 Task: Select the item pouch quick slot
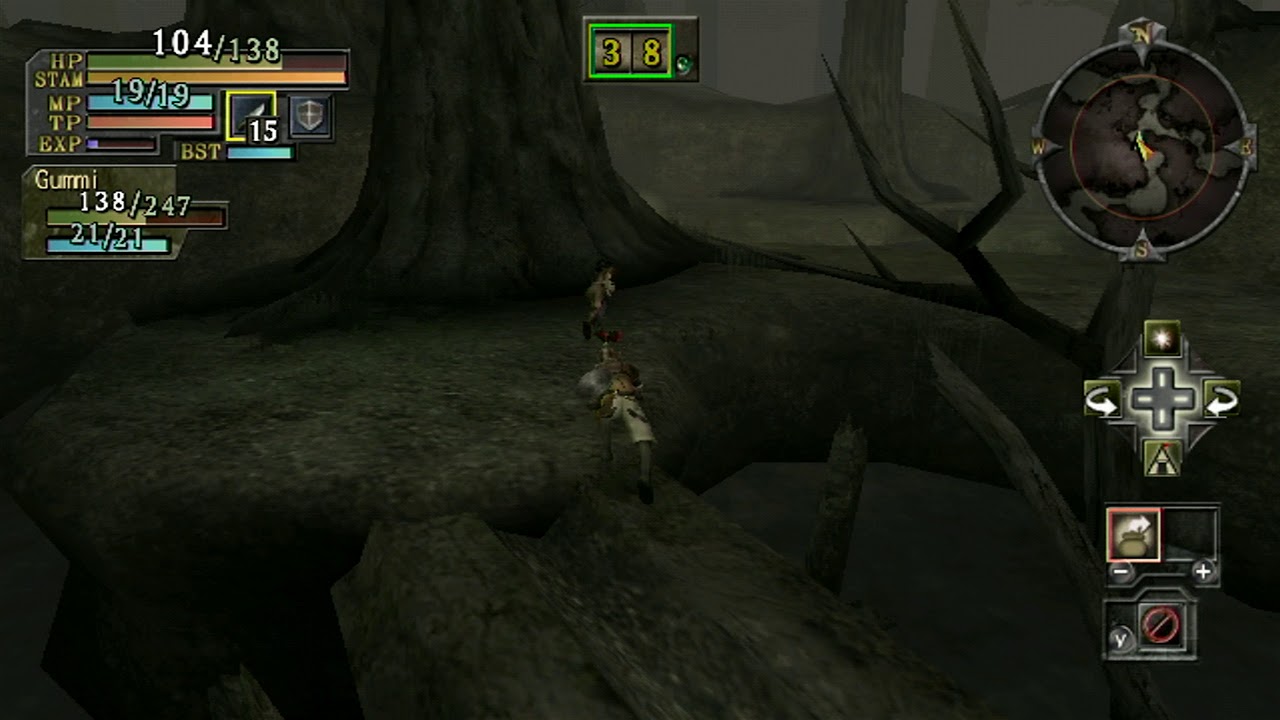[1133, 535]
